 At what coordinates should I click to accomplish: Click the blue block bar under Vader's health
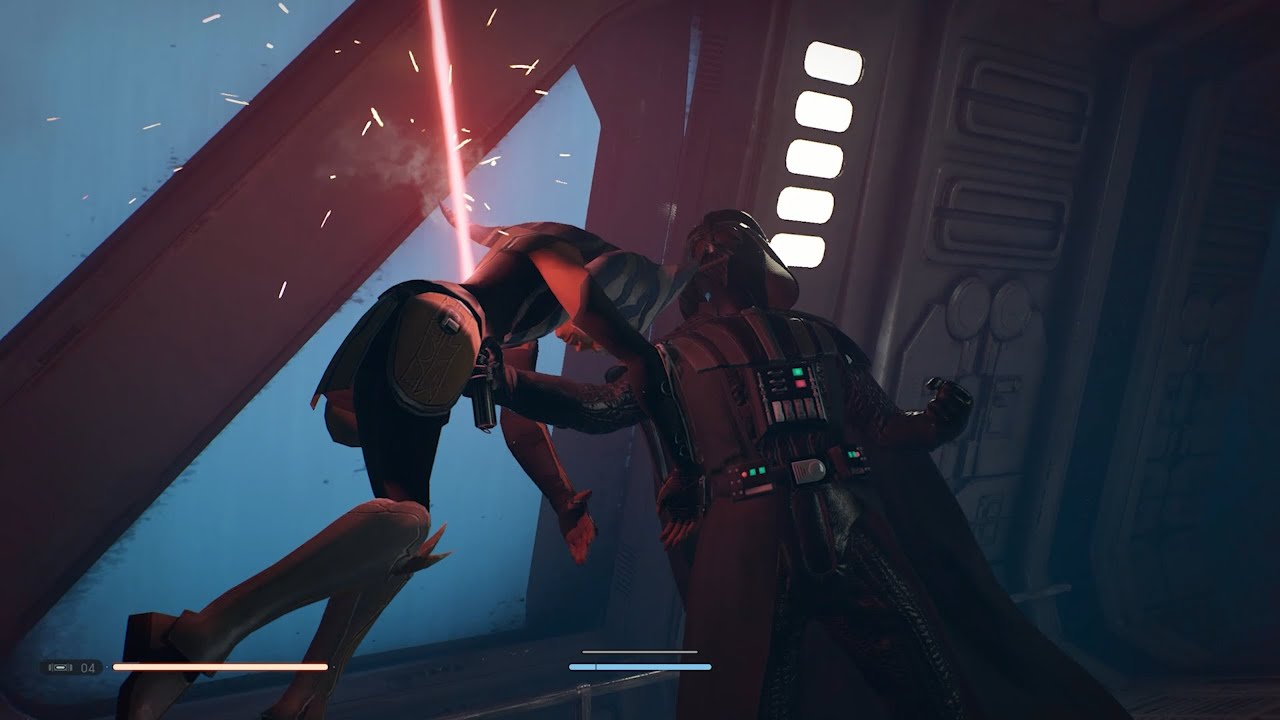coord(645,667)
